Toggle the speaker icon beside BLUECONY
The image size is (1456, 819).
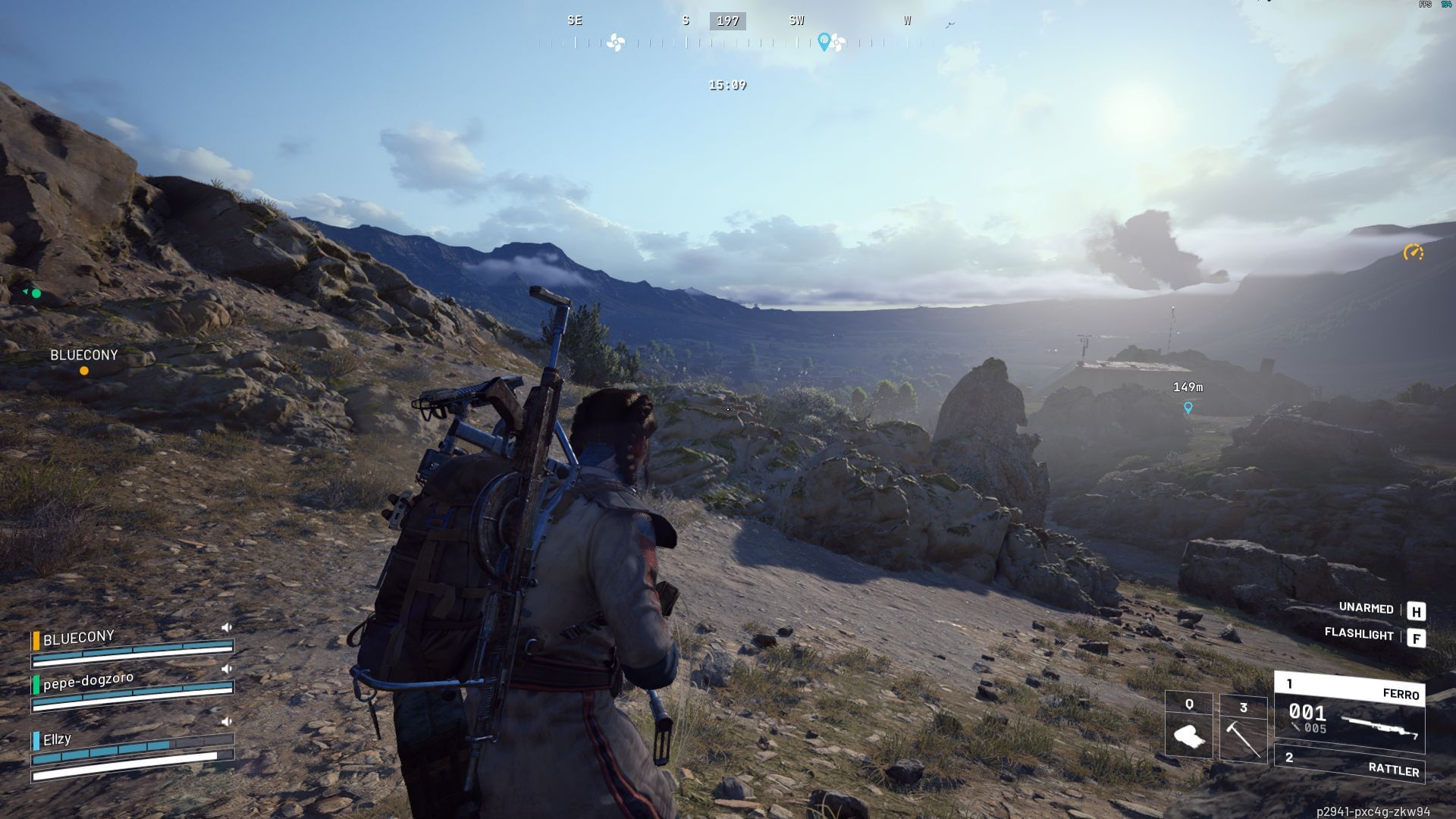click(x=226, y=628)
